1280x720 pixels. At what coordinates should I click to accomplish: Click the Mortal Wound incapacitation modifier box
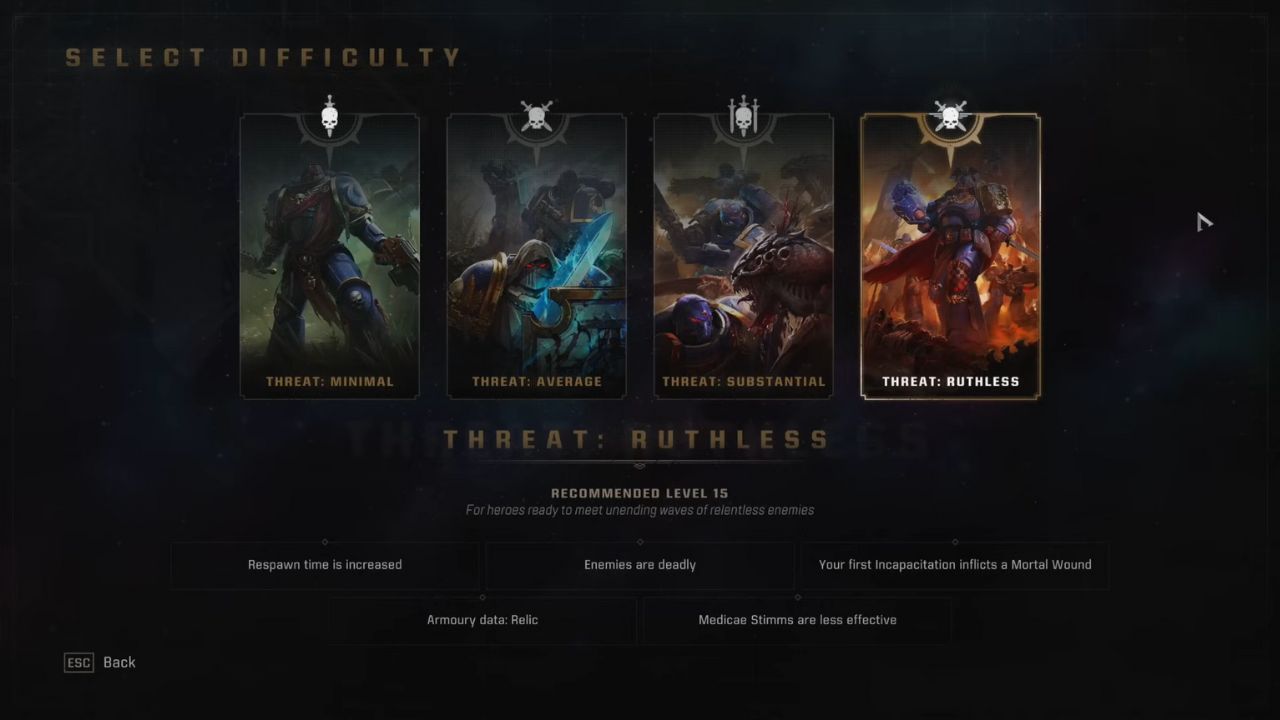tap(954, 564)
